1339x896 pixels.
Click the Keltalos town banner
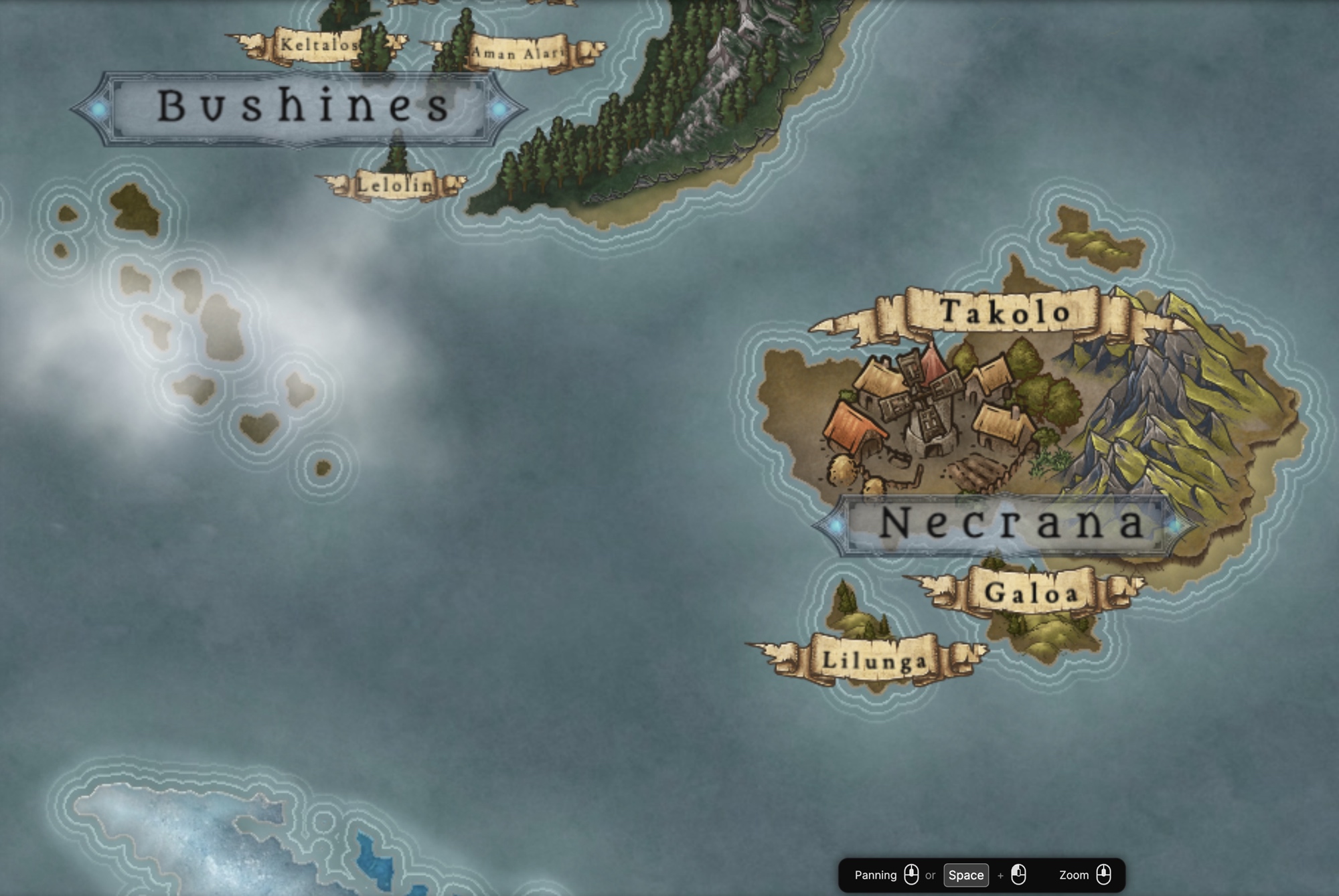(319, 46)
